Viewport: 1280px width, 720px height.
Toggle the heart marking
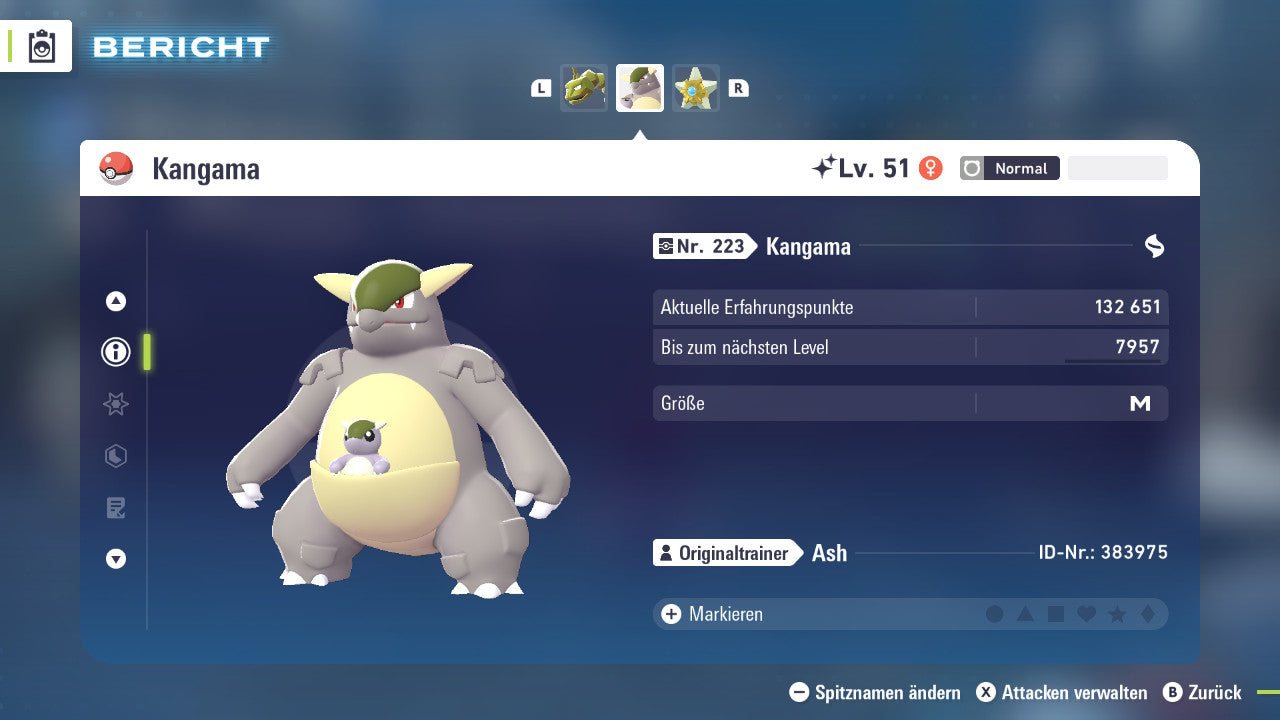tap(1086, 614)
